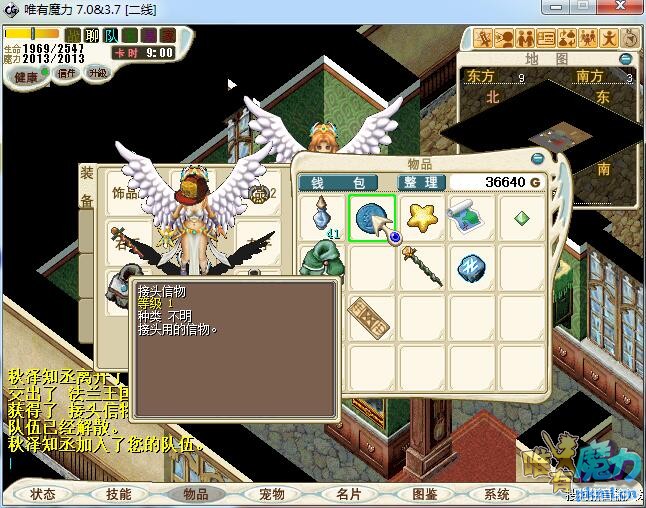Select the blue rune stone item
This screenshot has width=646, height=508.
click(469, 265)
